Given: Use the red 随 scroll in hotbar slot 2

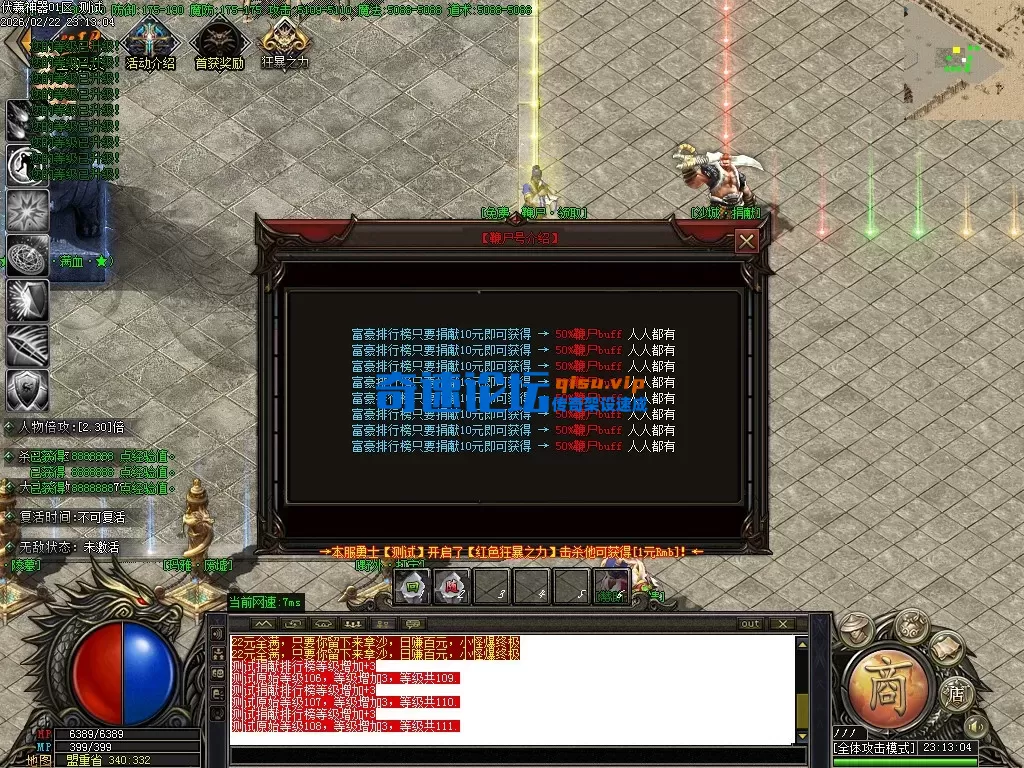Looking at the screenshot, I should (452, 587).
